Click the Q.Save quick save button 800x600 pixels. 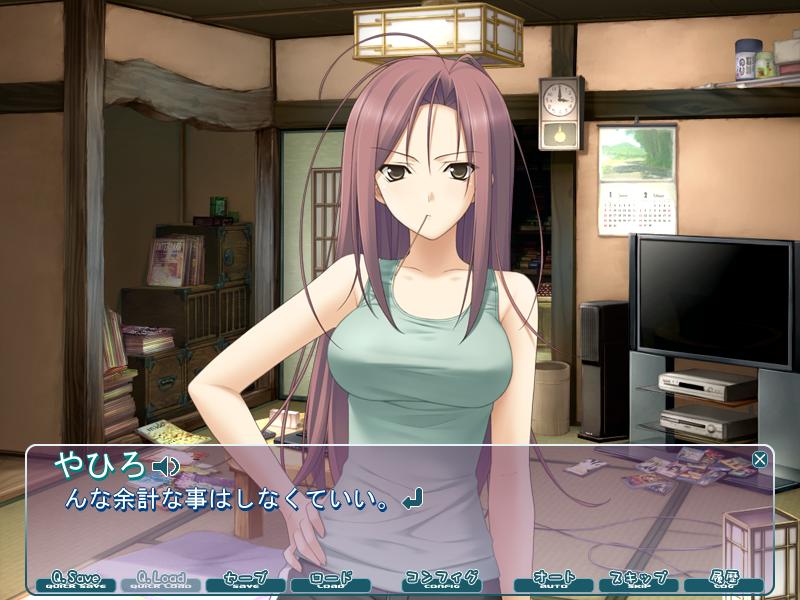coord(75,581)
